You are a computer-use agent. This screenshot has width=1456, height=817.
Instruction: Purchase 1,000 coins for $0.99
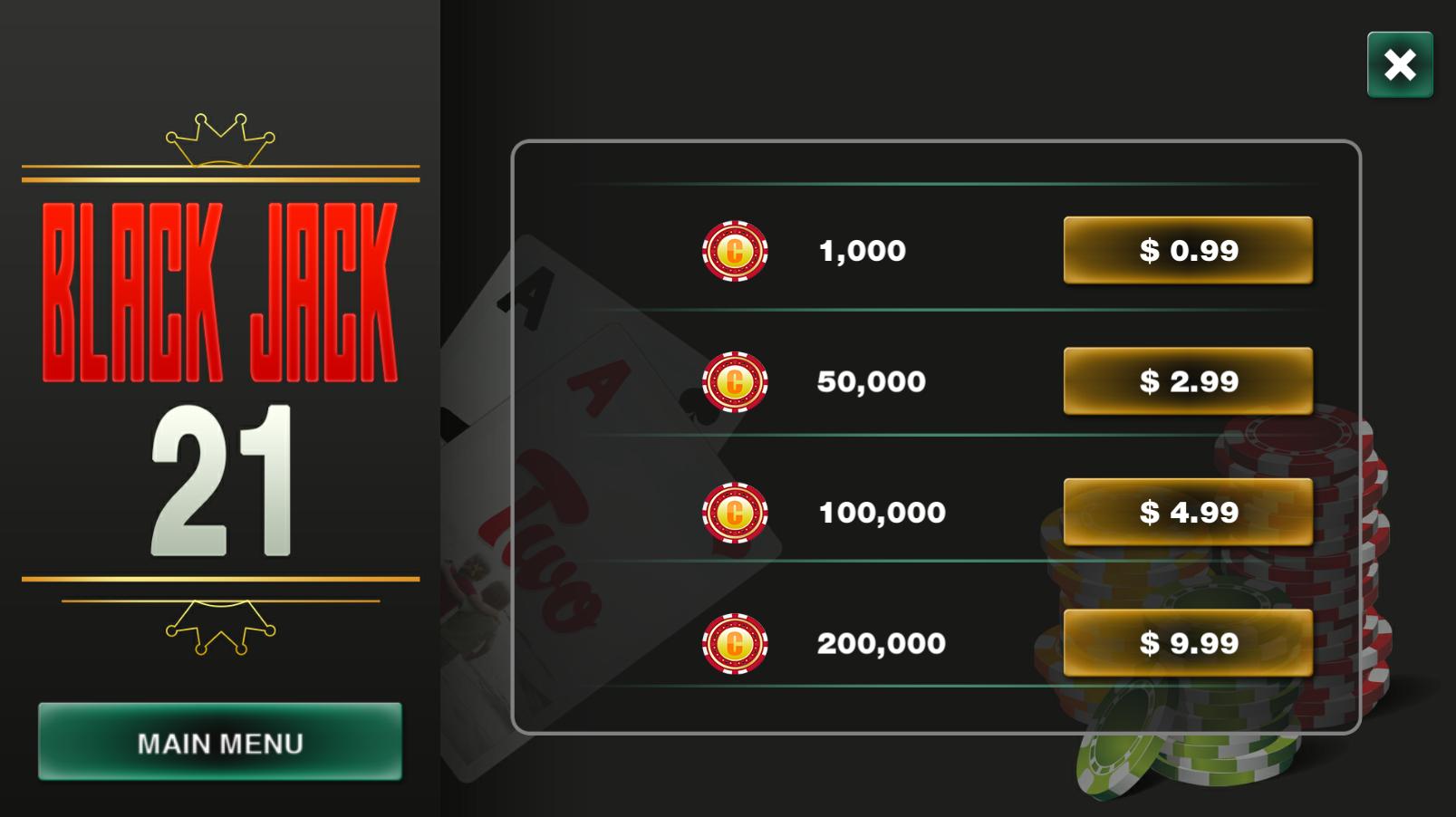tap(1187, 251)
